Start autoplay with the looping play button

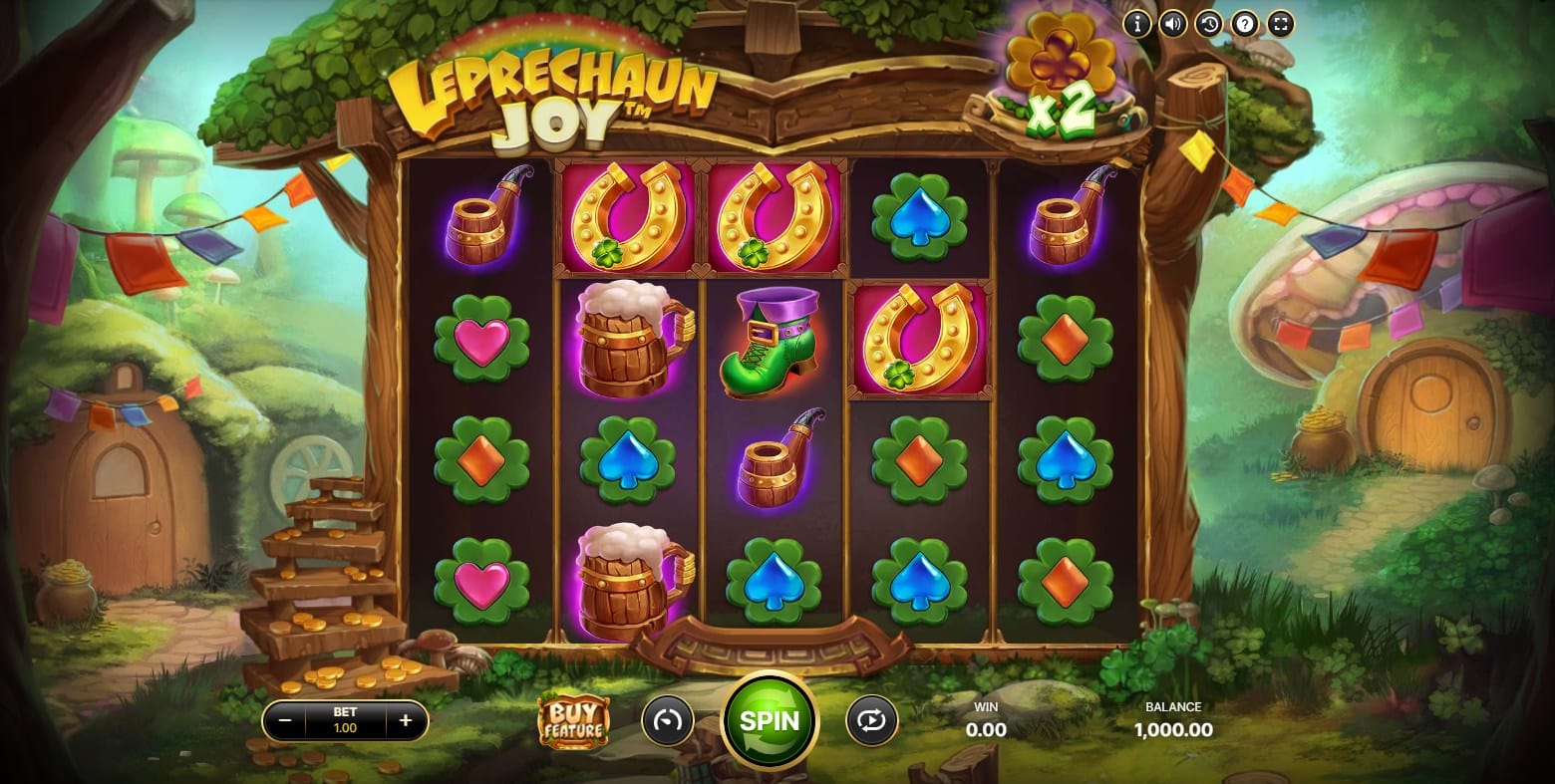point(871,720)
